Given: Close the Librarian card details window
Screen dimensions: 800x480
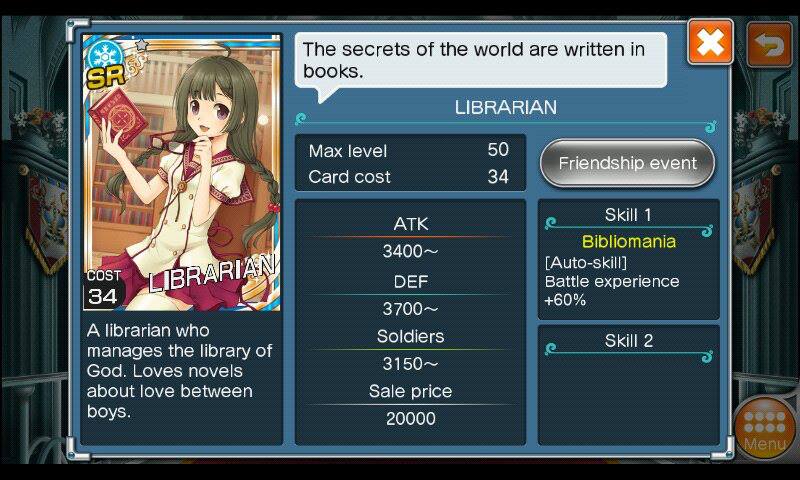Looking at the screenshot, I should coord(710,44).
